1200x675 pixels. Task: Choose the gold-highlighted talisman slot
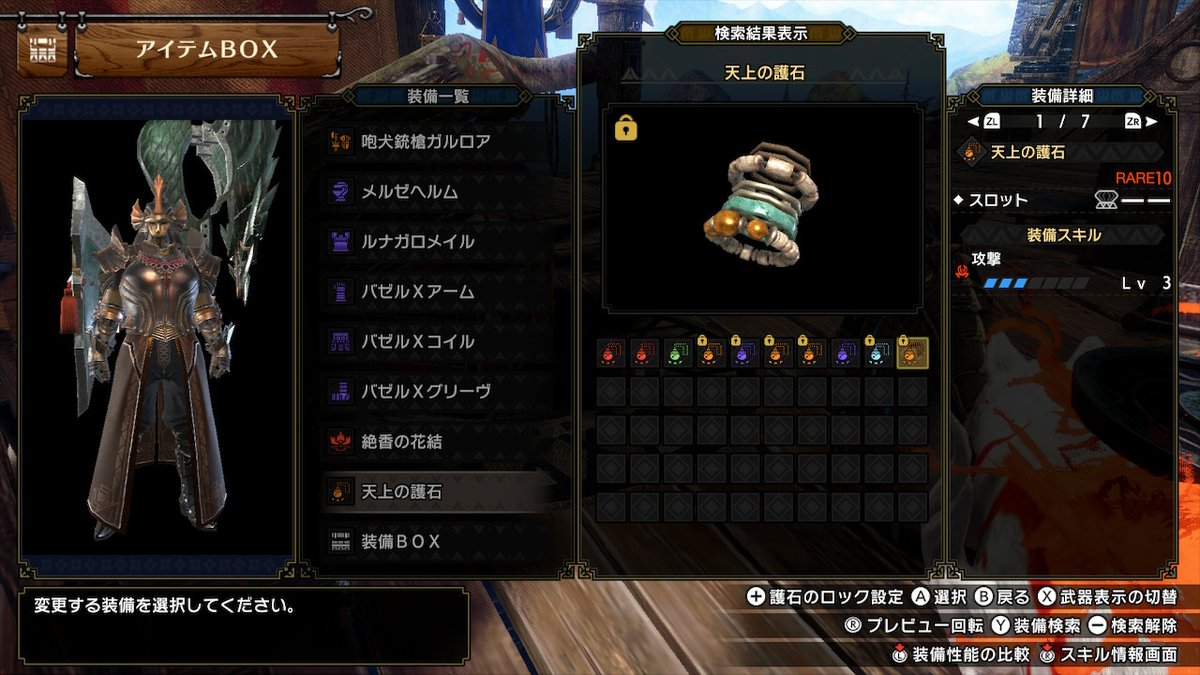coord(912,353)
